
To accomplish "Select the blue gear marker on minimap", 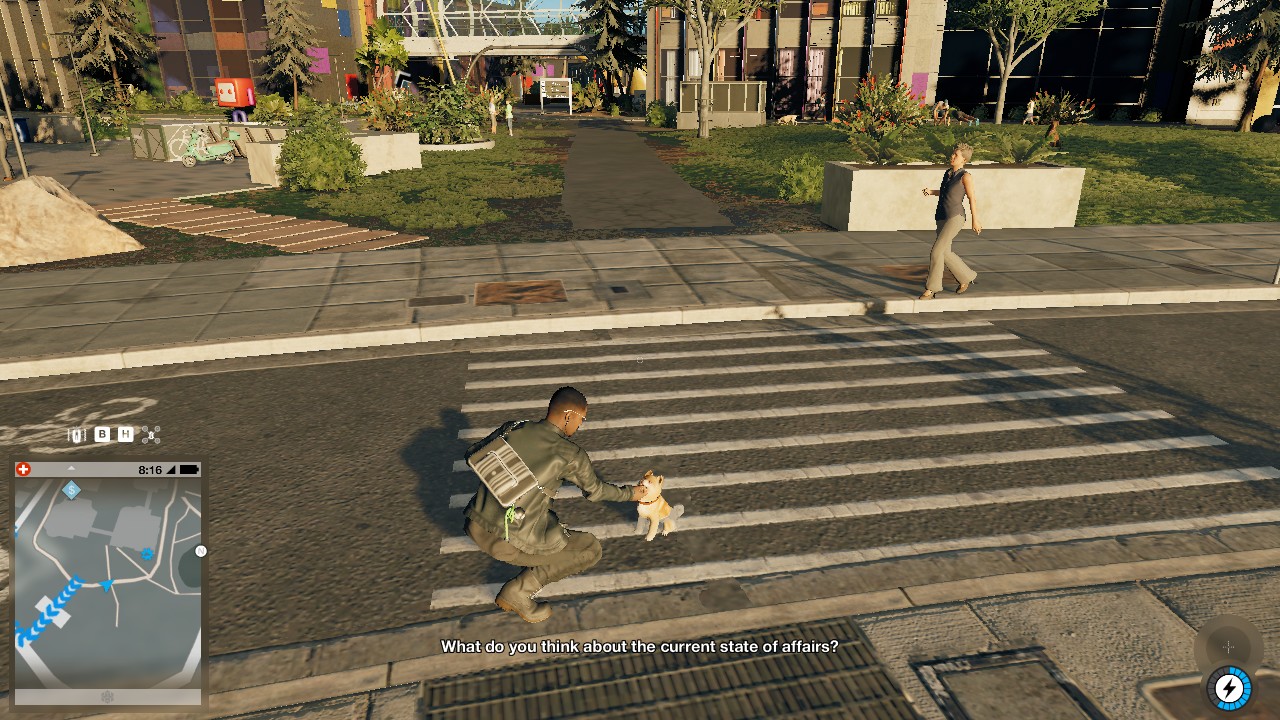I will tap(147, 553).
